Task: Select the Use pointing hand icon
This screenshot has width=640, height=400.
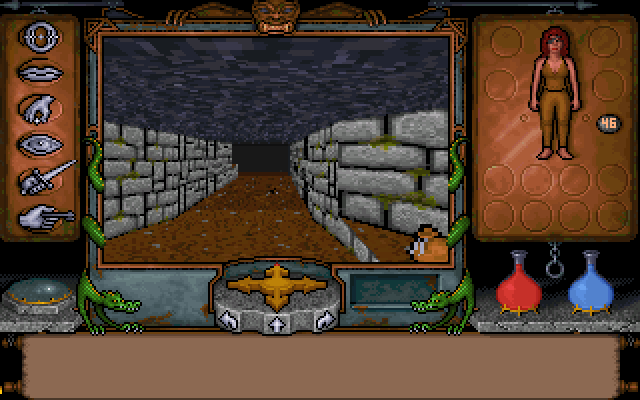Action: (x=42, y=214)
